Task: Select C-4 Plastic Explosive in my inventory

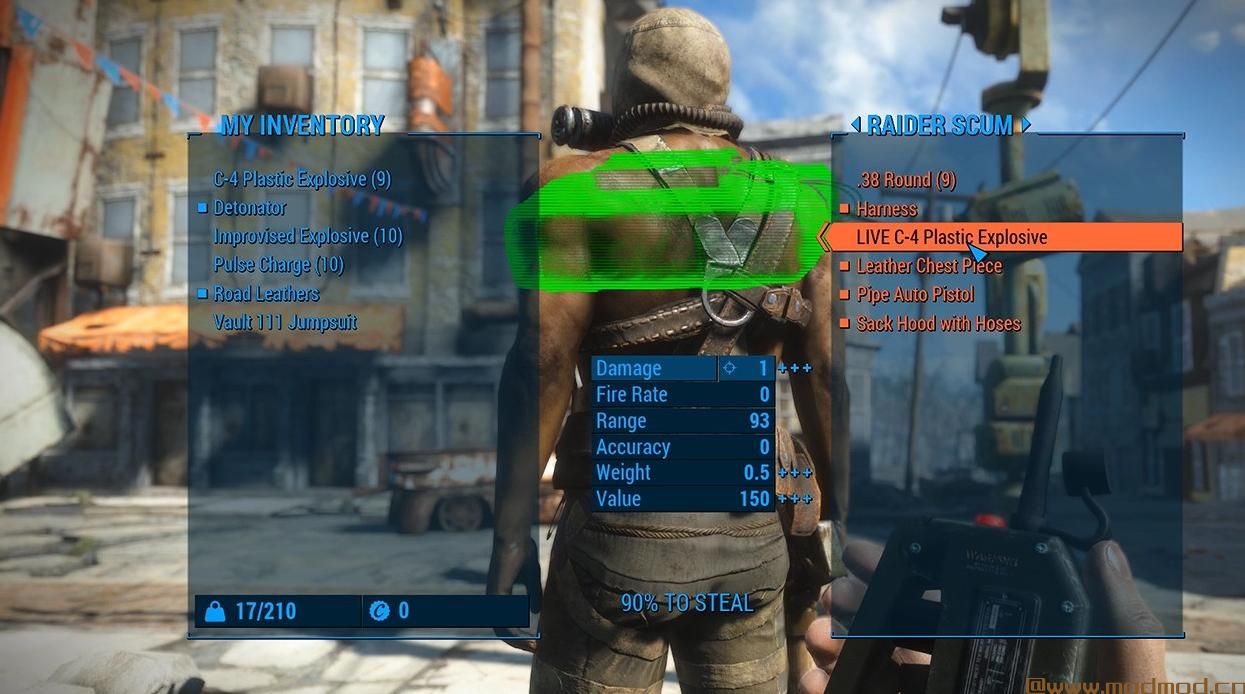Action: [x=301, y=179]
